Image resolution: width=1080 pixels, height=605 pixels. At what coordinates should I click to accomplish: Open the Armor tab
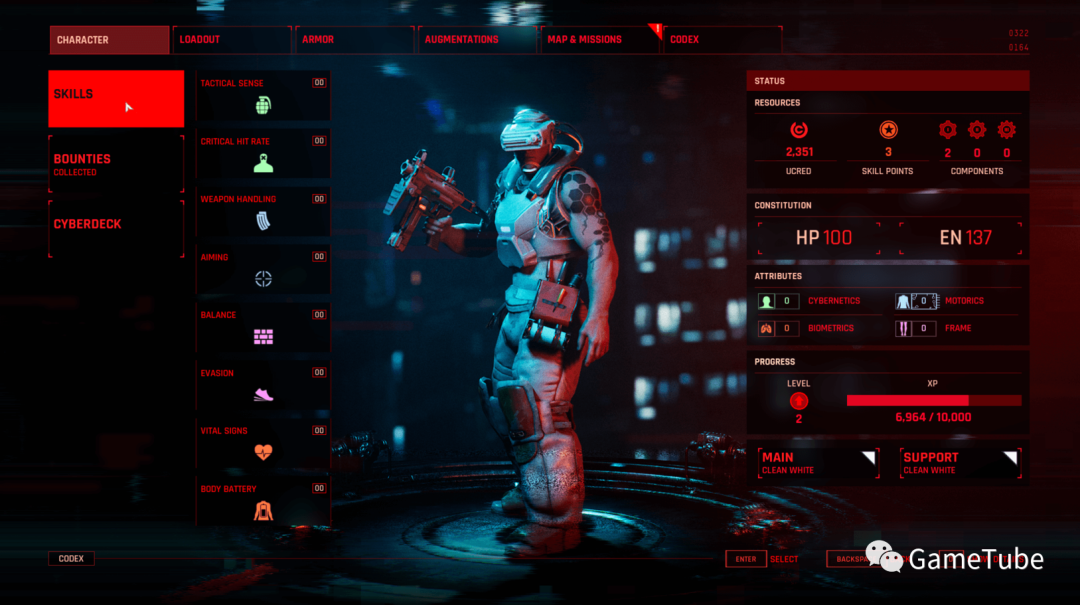click(x=355, y=40)
